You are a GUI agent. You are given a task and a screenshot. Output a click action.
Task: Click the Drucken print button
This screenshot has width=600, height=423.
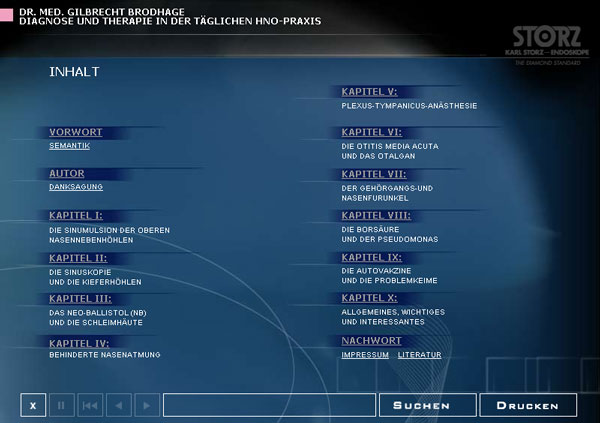528,405
